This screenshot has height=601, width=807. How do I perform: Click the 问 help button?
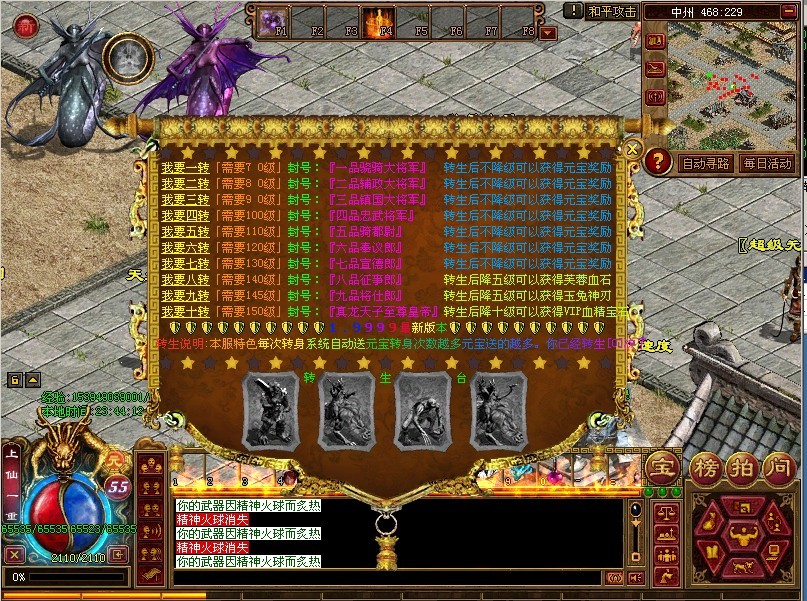click(x=777, y=466)
